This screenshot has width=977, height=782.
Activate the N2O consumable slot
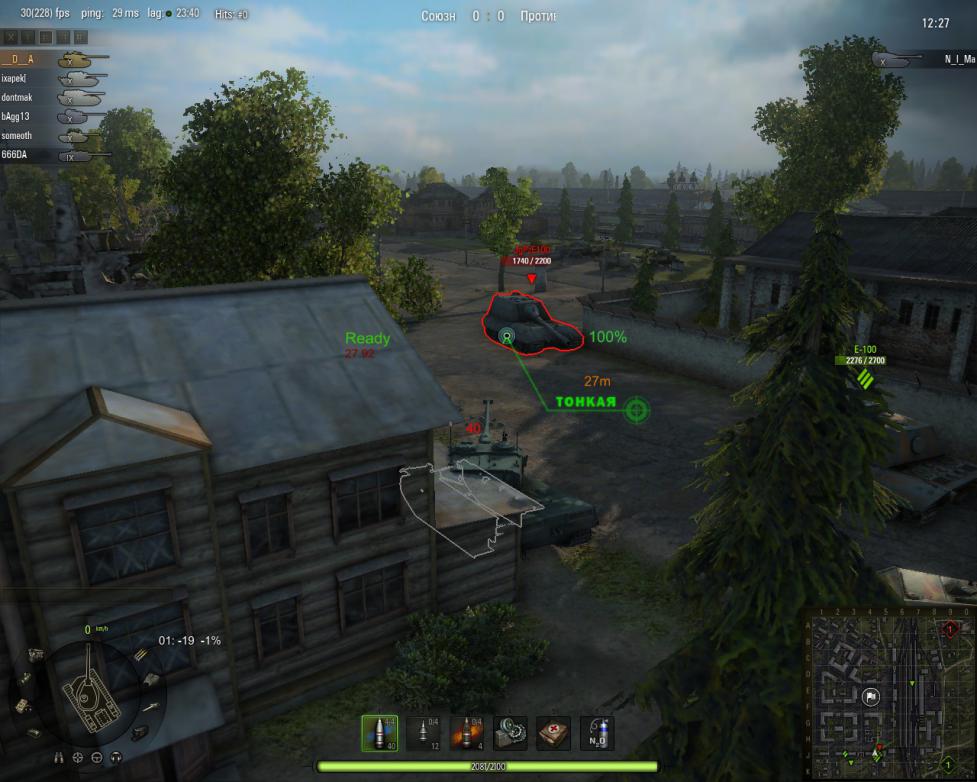click(x=597, y=733)
